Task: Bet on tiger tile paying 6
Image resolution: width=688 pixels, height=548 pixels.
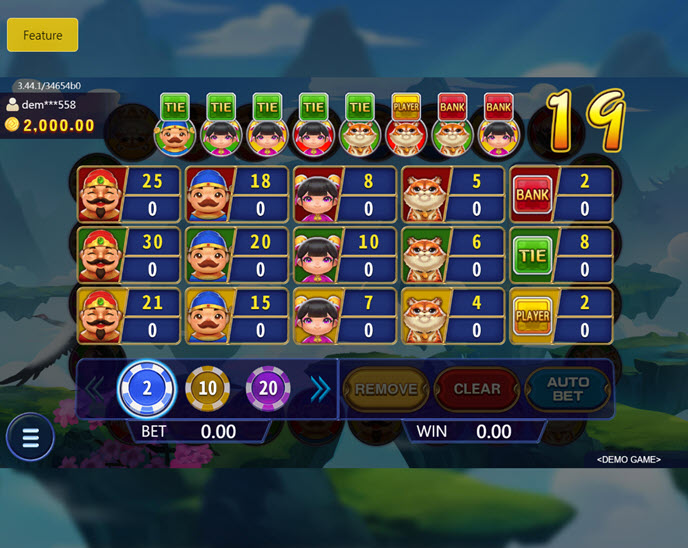Action: (453, 255)
